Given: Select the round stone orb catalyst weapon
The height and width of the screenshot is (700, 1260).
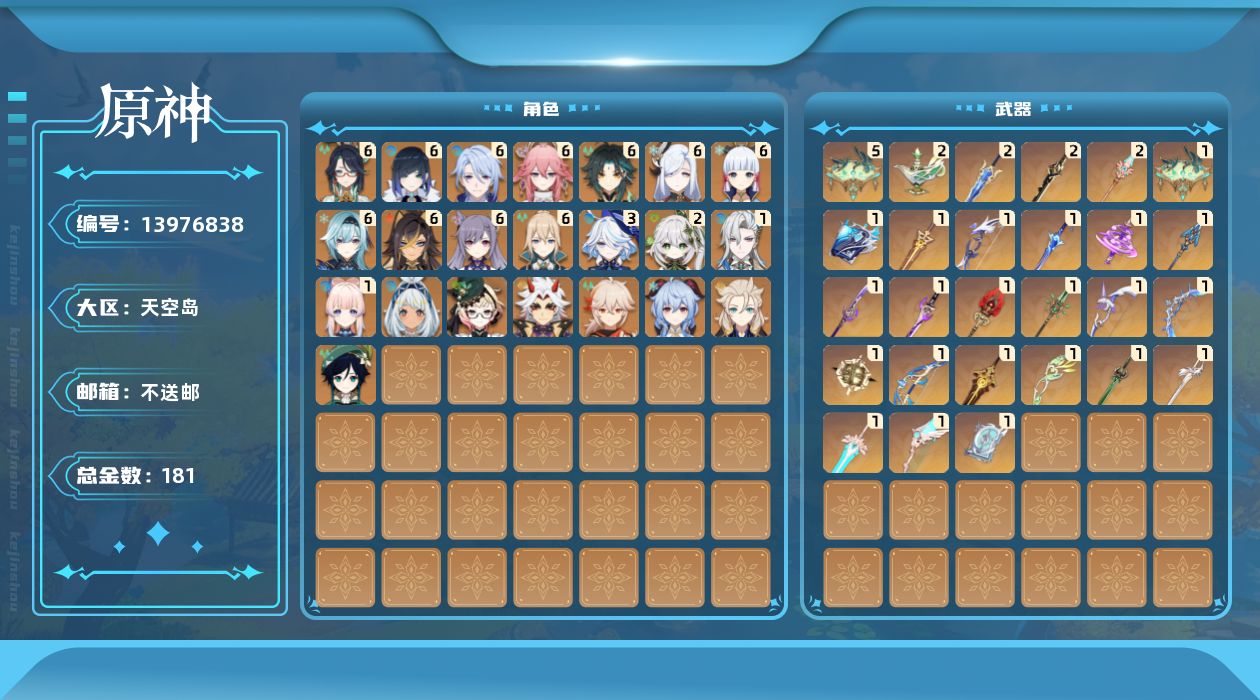Looking at the screenshot, I should click(x=853, y=375).
